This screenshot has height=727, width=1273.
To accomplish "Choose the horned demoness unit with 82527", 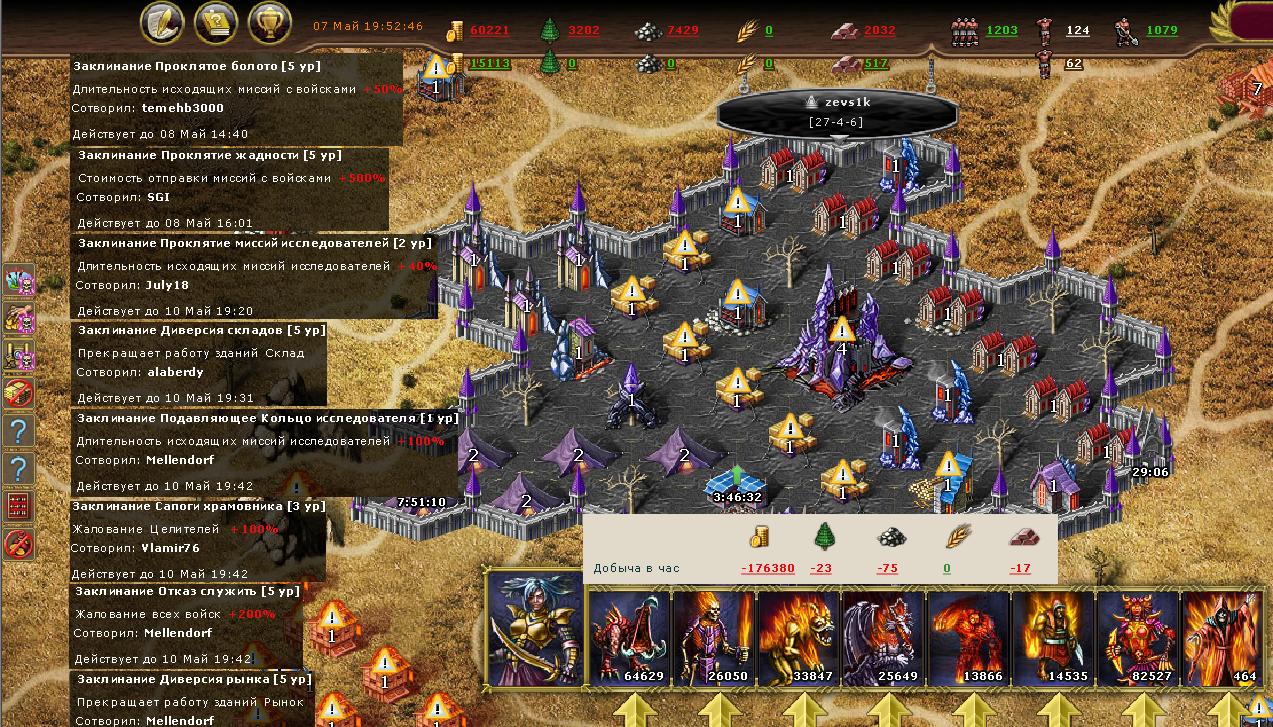I will click(1137, 638).
